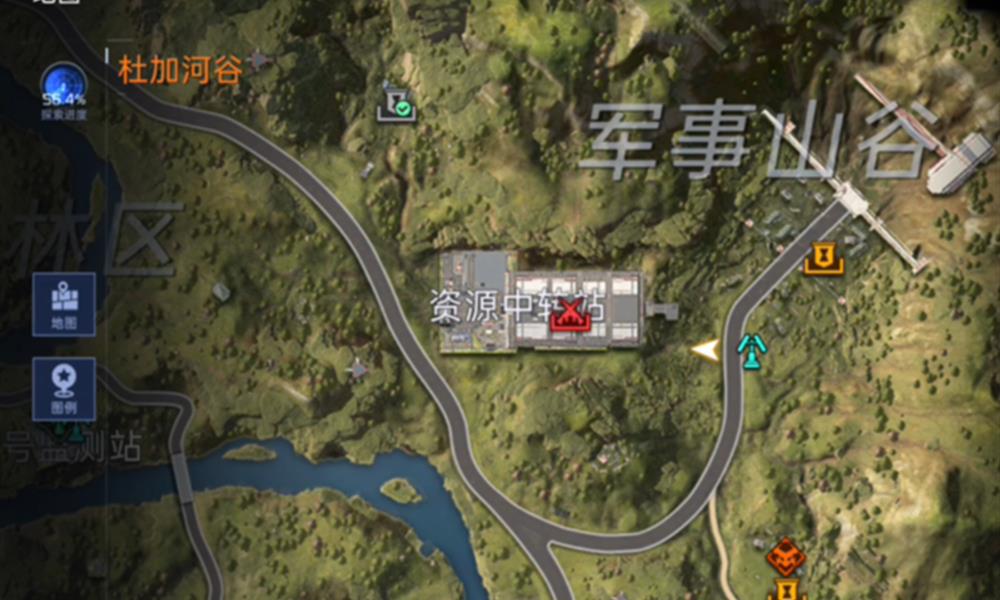Select the yellow rook marker near the dam

(823, 259)
